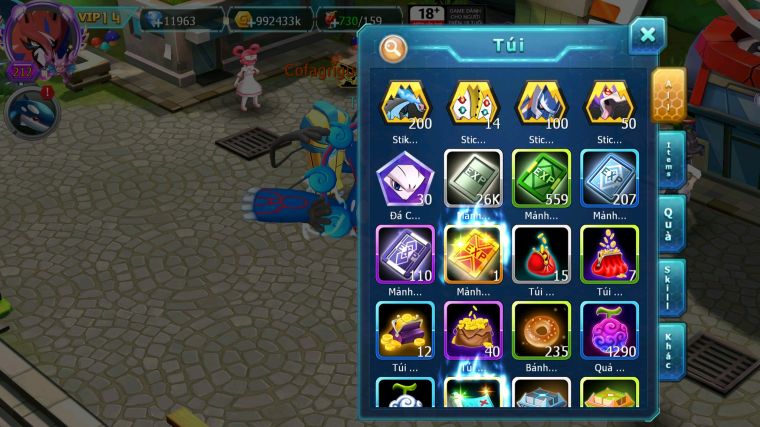Viewport: 760px width, 427px height.
Task: Select the blue EXP fragment with 207
Action: (609, 180)
